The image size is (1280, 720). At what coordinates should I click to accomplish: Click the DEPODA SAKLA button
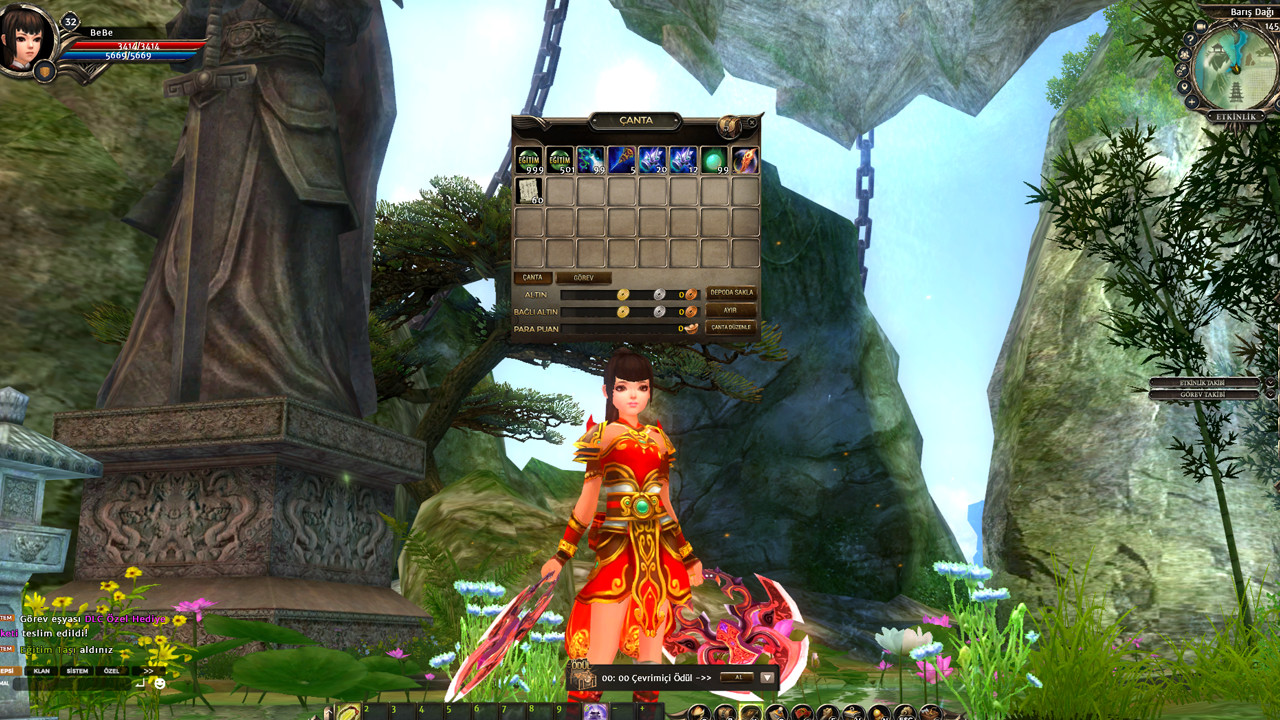point(732,292)
